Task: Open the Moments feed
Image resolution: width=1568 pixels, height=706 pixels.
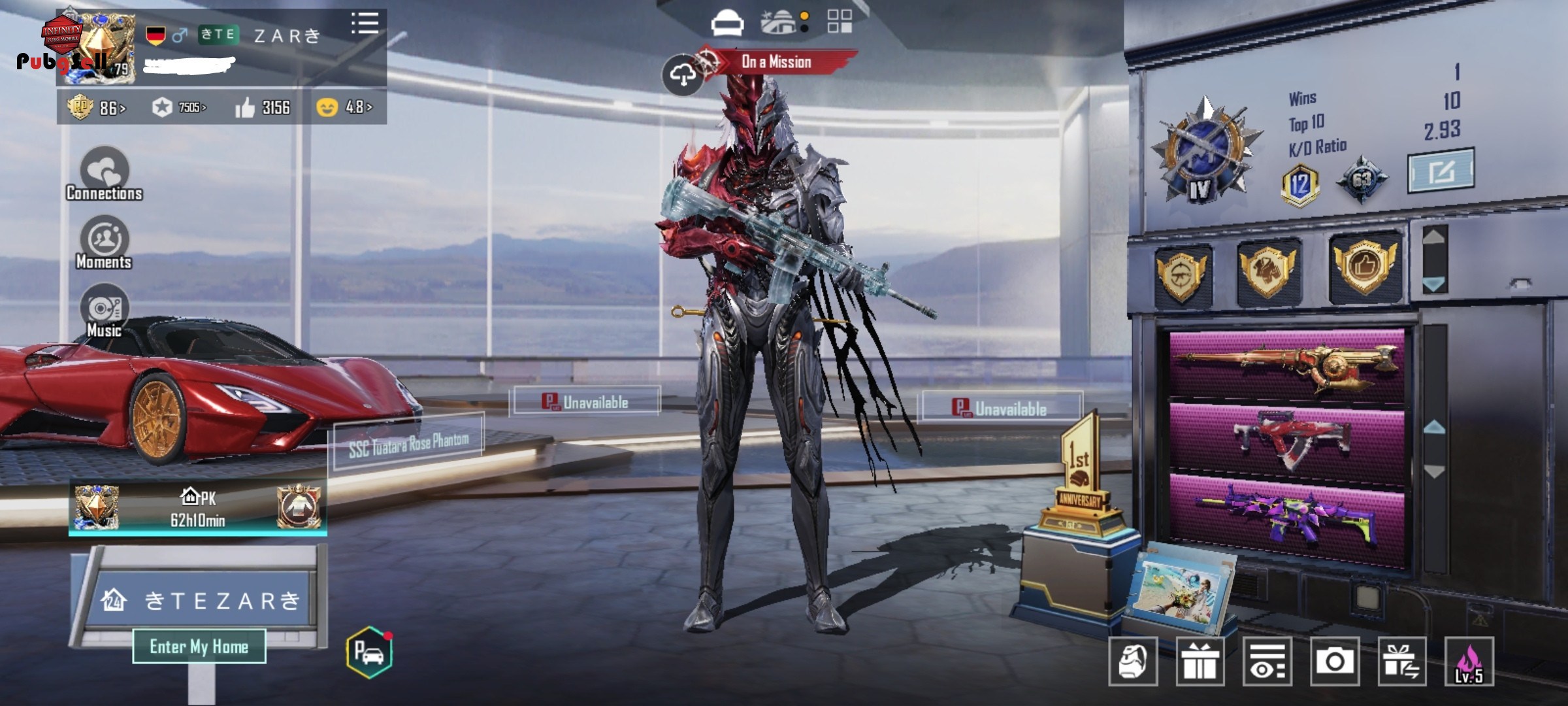Action: click(x=105, y=243)
